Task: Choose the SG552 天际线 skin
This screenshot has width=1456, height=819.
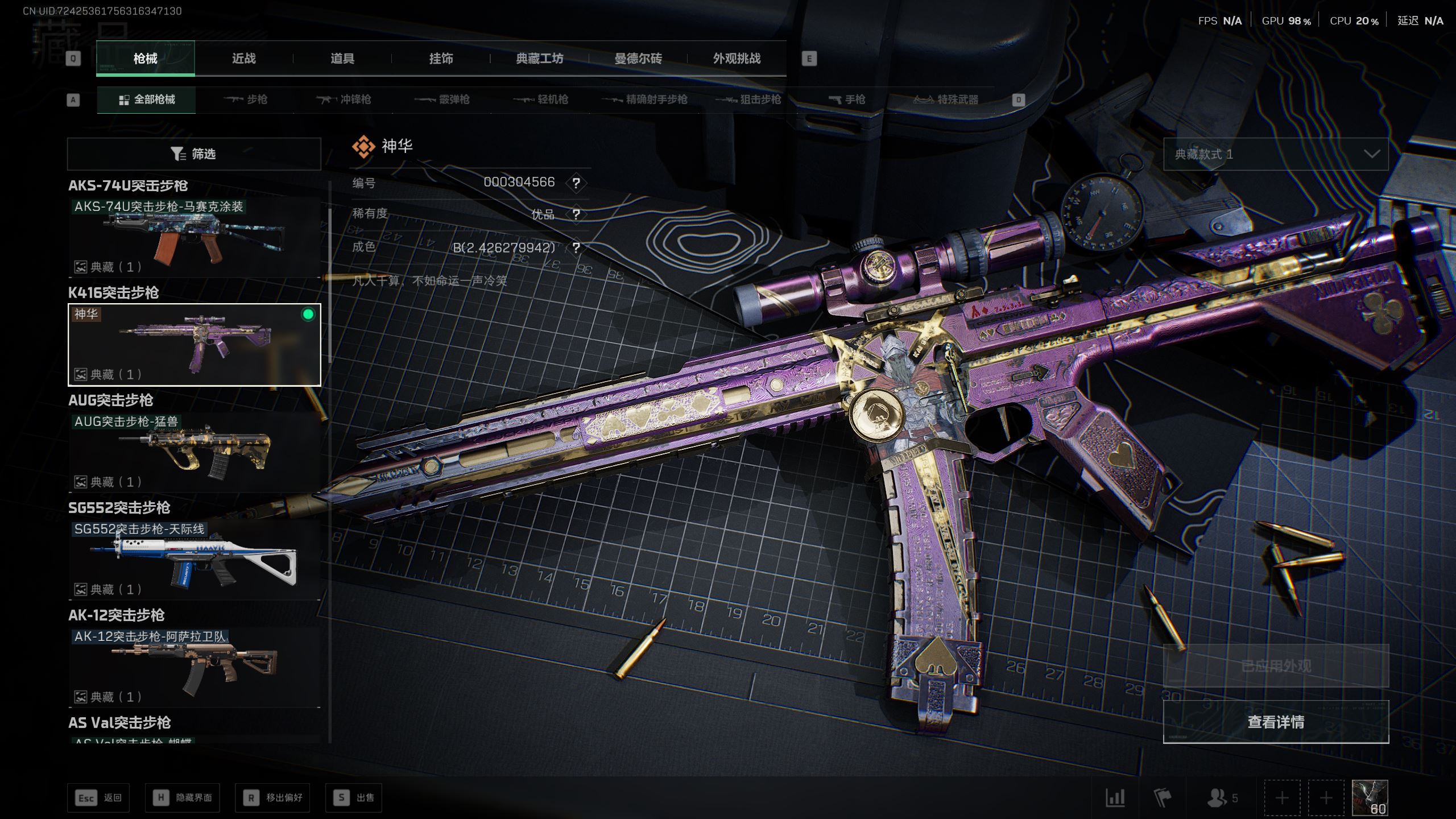Action: coord(194,560)
